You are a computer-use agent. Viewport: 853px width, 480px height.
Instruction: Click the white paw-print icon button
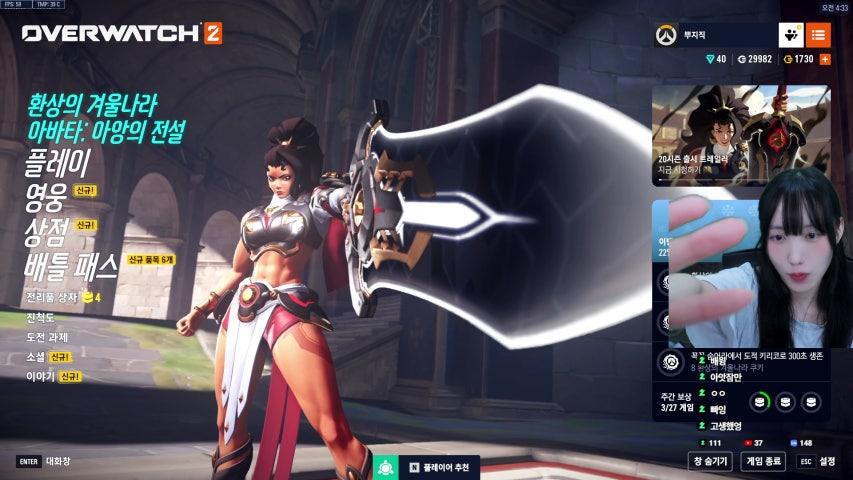pos(789,35)
